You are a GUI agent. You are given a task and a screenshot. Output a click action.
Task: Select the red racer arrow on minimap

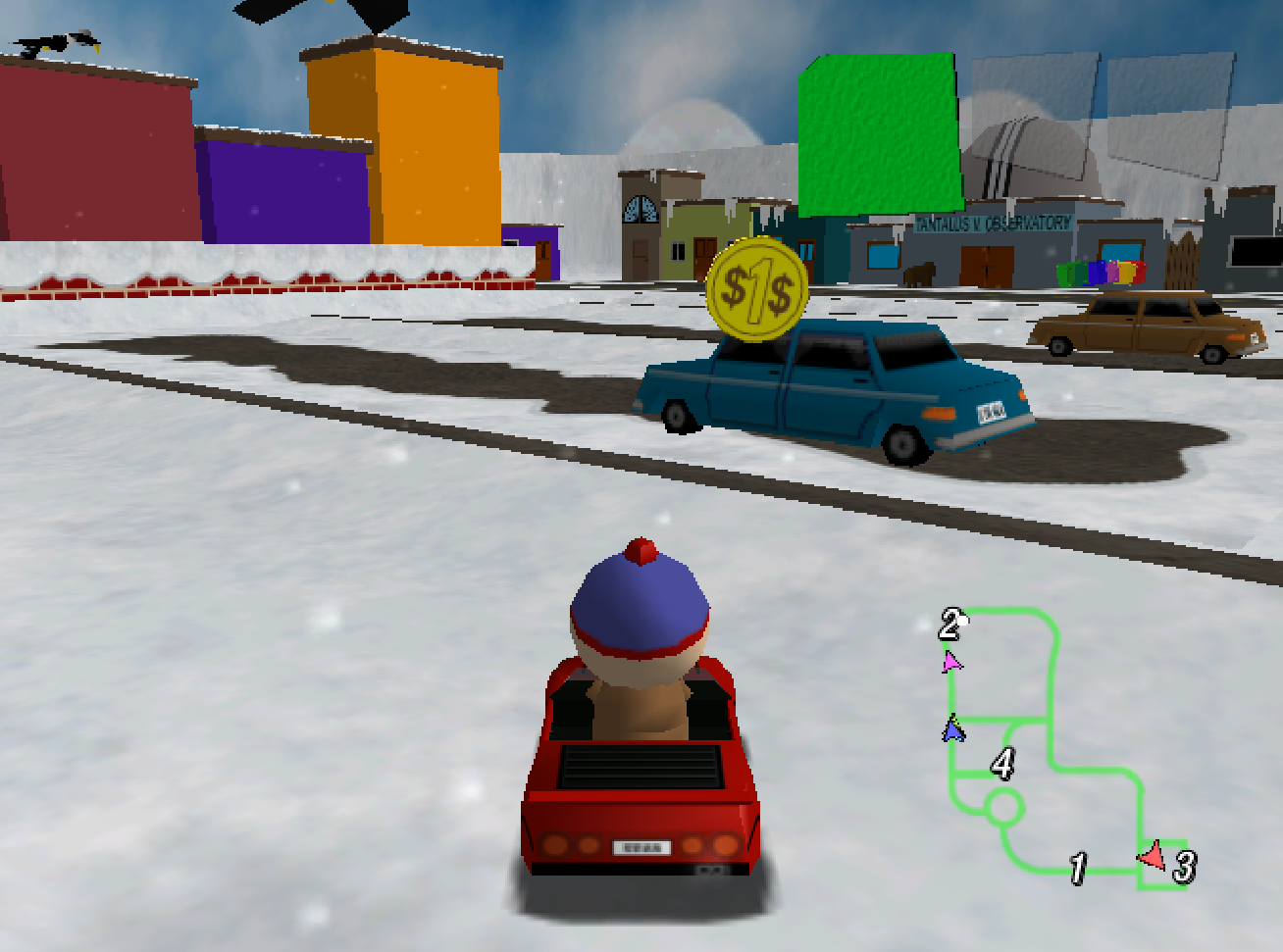tap(1153, 856)
